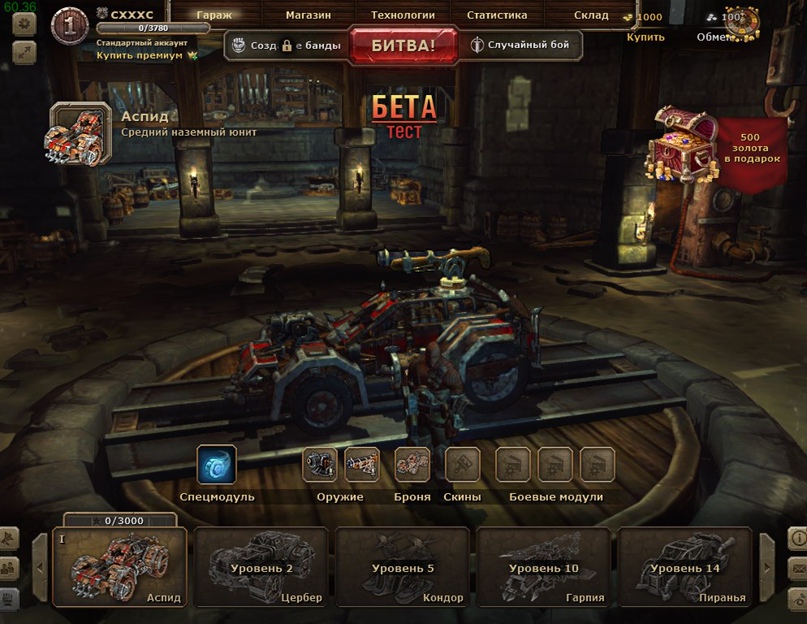Select the Гараж tab
807x624 pixels.
[214, 16]
